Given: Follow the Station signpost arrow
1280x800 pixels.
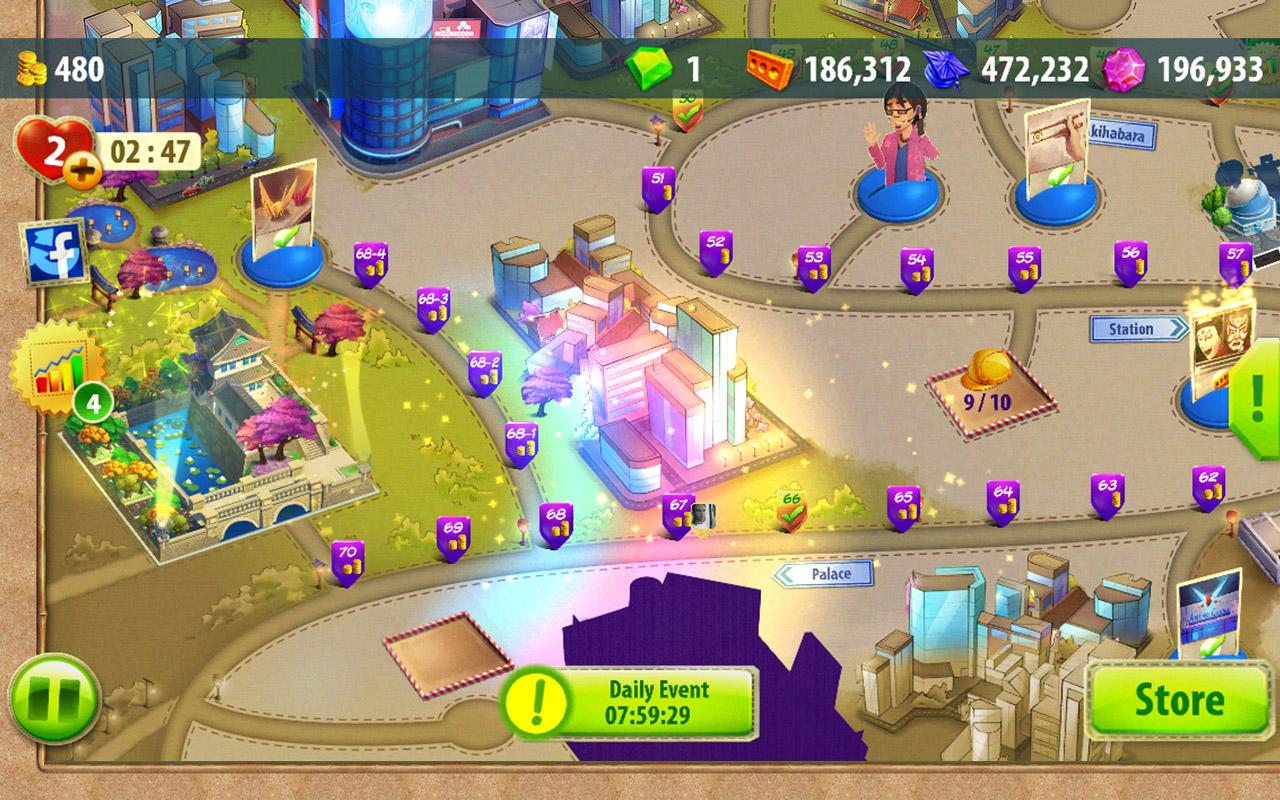Looking at the screenshot, I should [x=1137, y=329].
